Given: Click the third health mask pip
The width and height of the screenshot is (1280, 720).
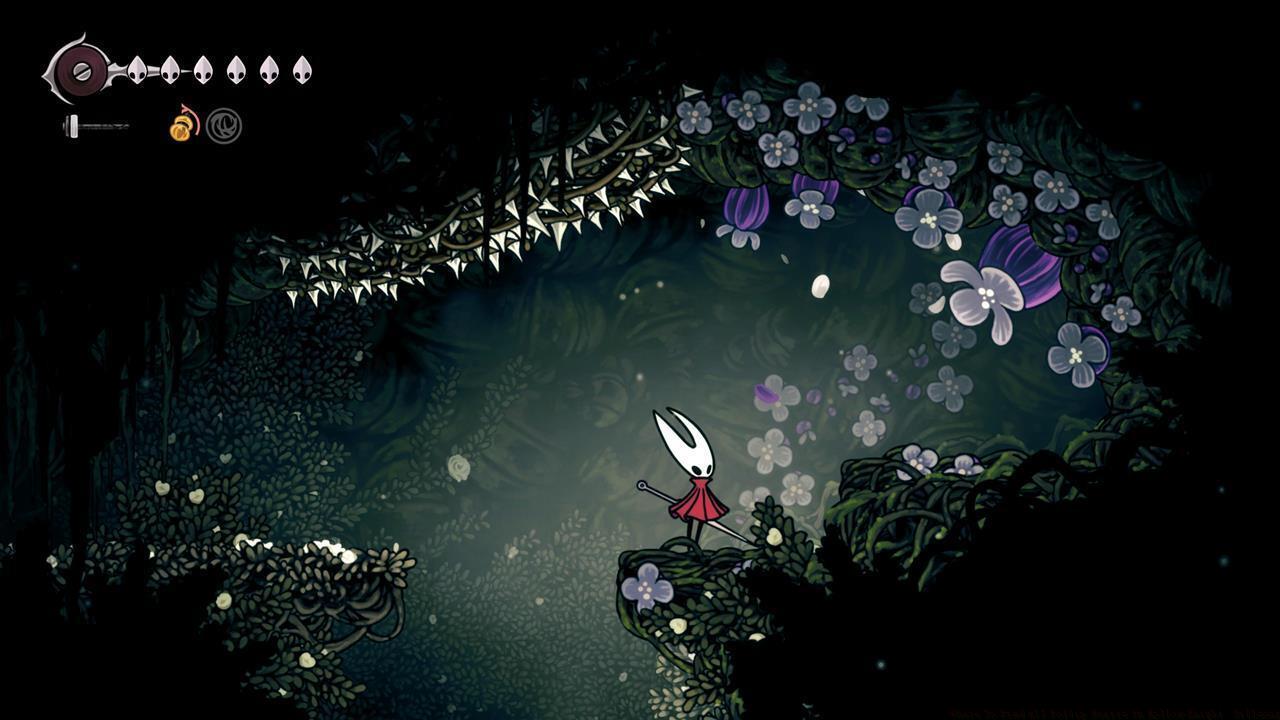Looking at the screenshot, I should 202,71.
